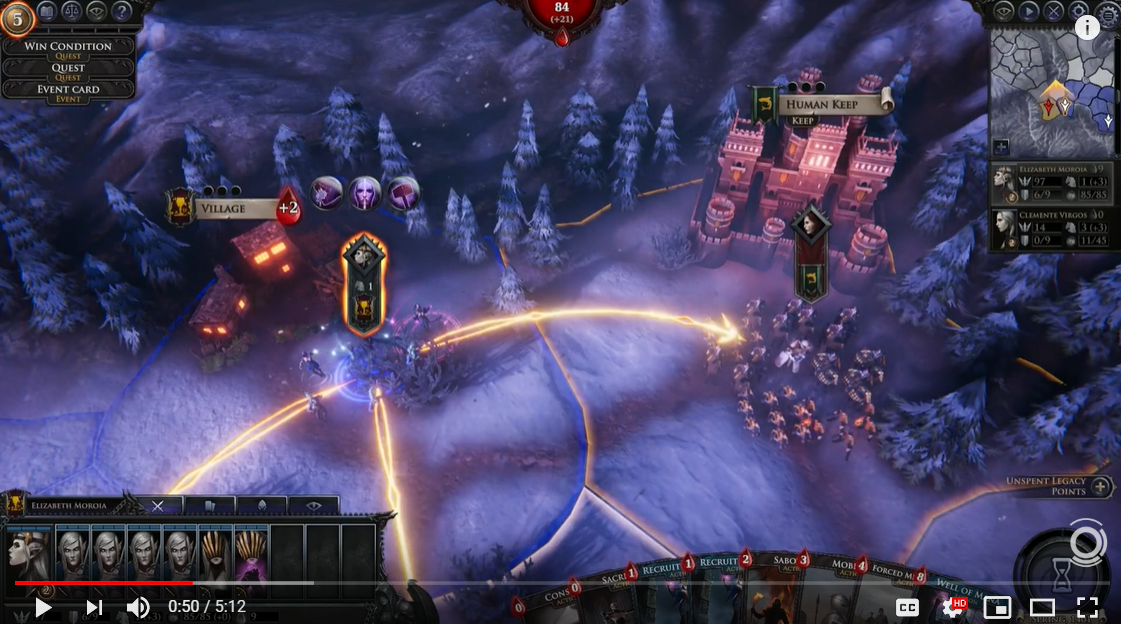The height and width of the screenshot is (624, 1121).
Task: End the turn with the hourglass button
Action: pyautogui.click(x=1065, y=578)
